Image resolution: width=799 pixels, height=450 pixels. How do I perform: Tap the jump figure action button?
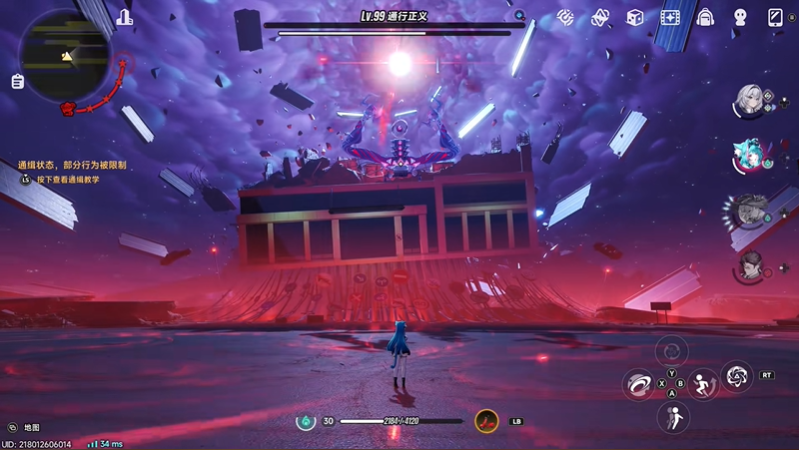tap(672, 417)
